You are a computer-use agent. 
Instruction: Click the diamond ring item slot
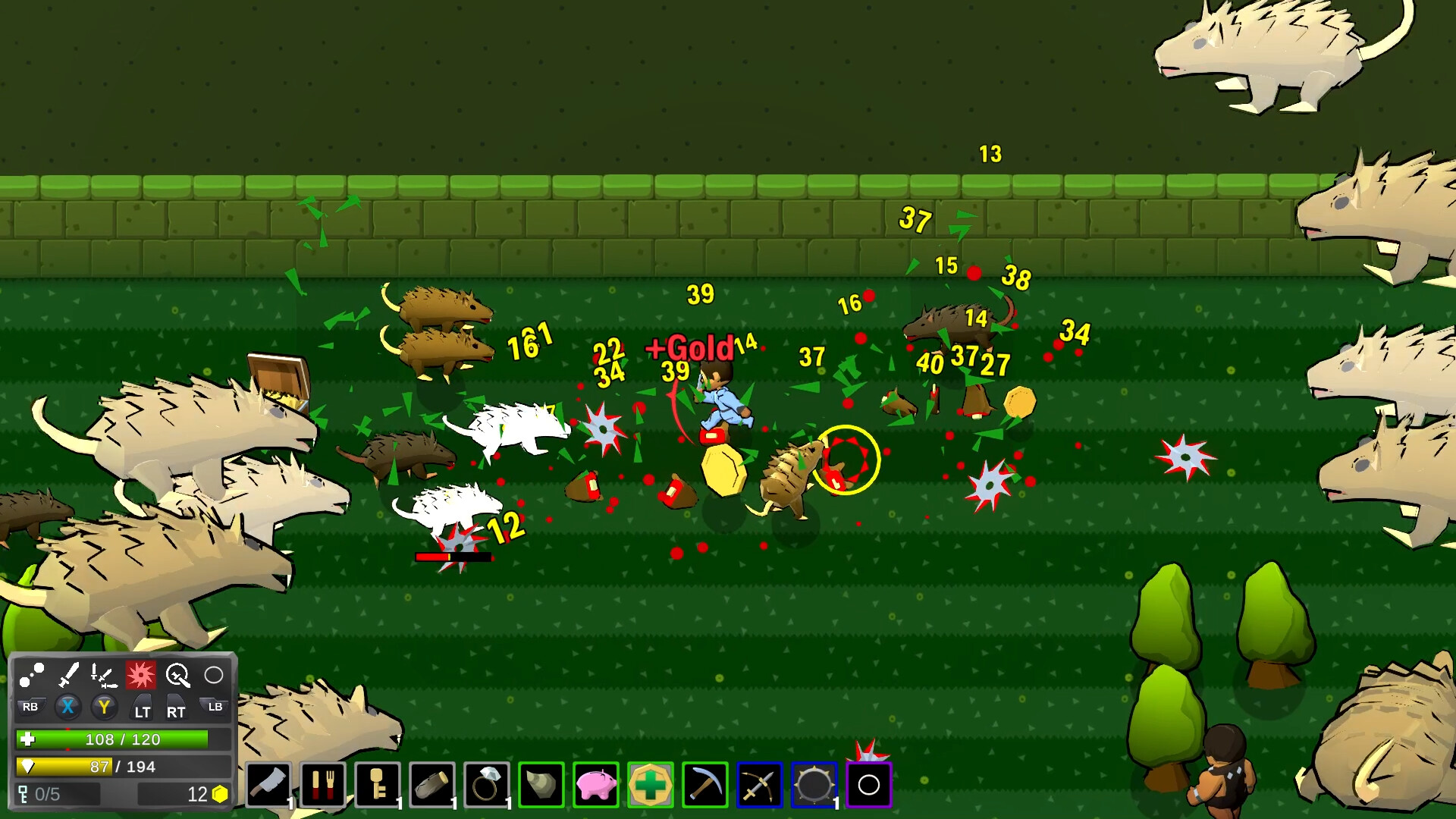click(x=486, y=784)
